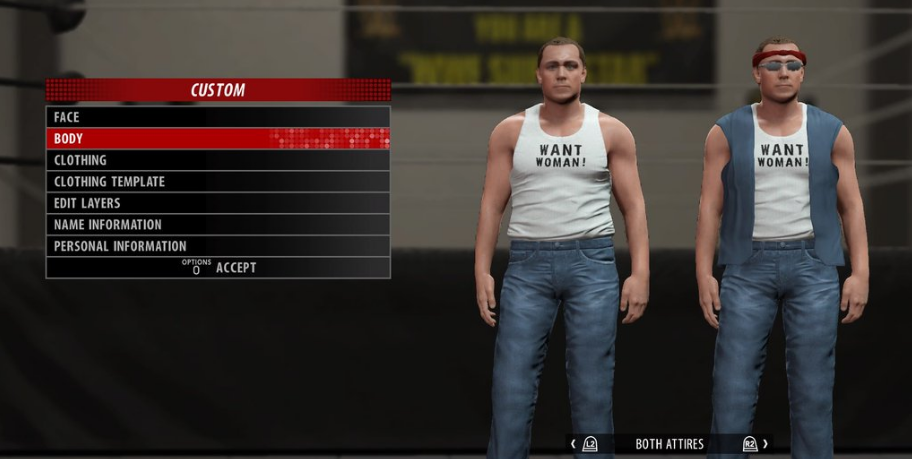Click the right arrow beside Both Attires
Screen dimensions: 912x459
point(765,444)
